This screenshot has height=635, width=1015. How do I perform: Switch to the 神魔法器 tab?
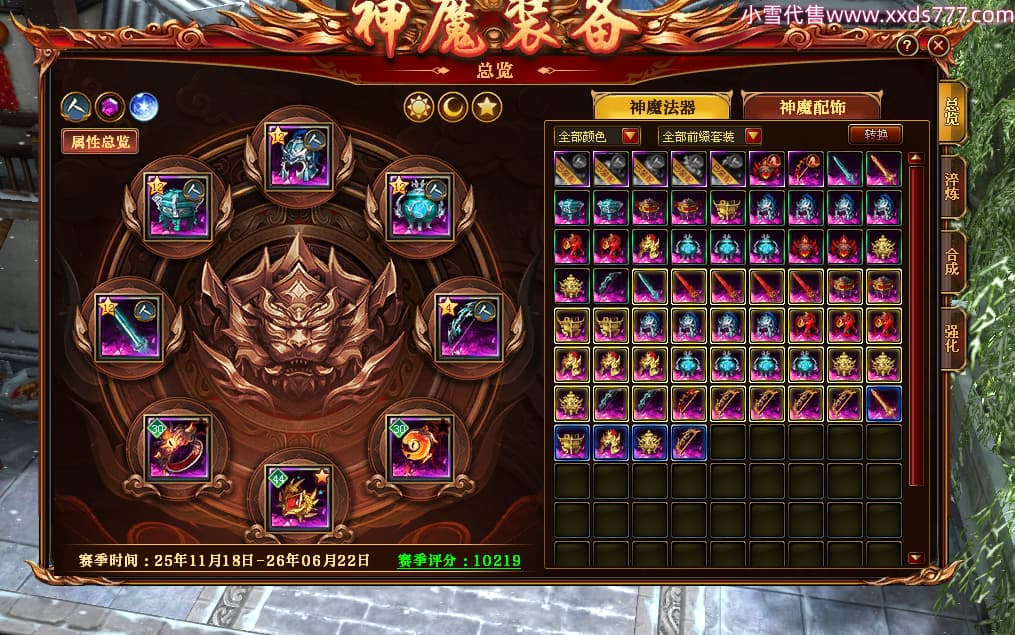tap(661, 107)
